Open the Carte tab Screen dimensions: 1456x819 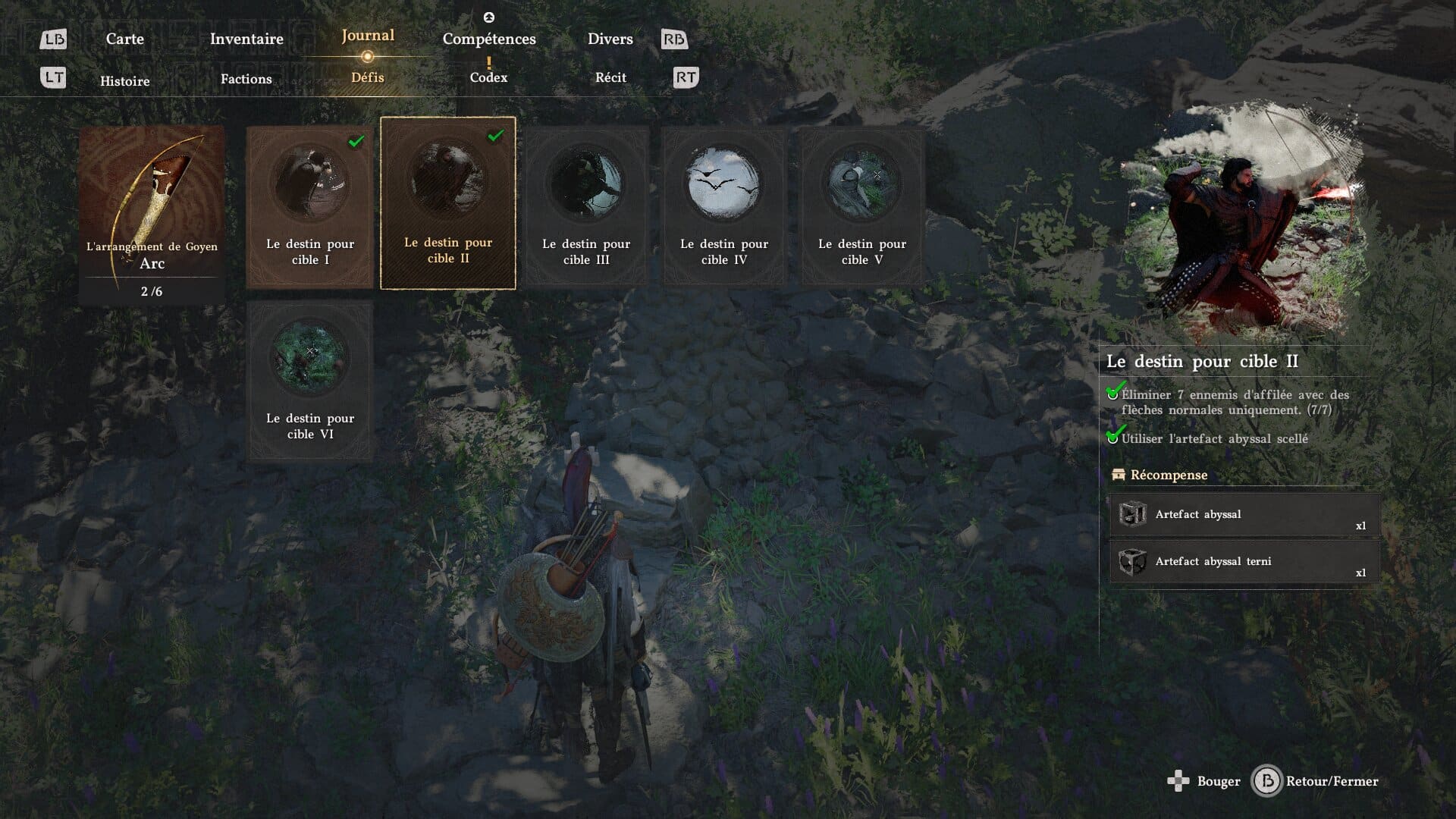tap(124, 39)
